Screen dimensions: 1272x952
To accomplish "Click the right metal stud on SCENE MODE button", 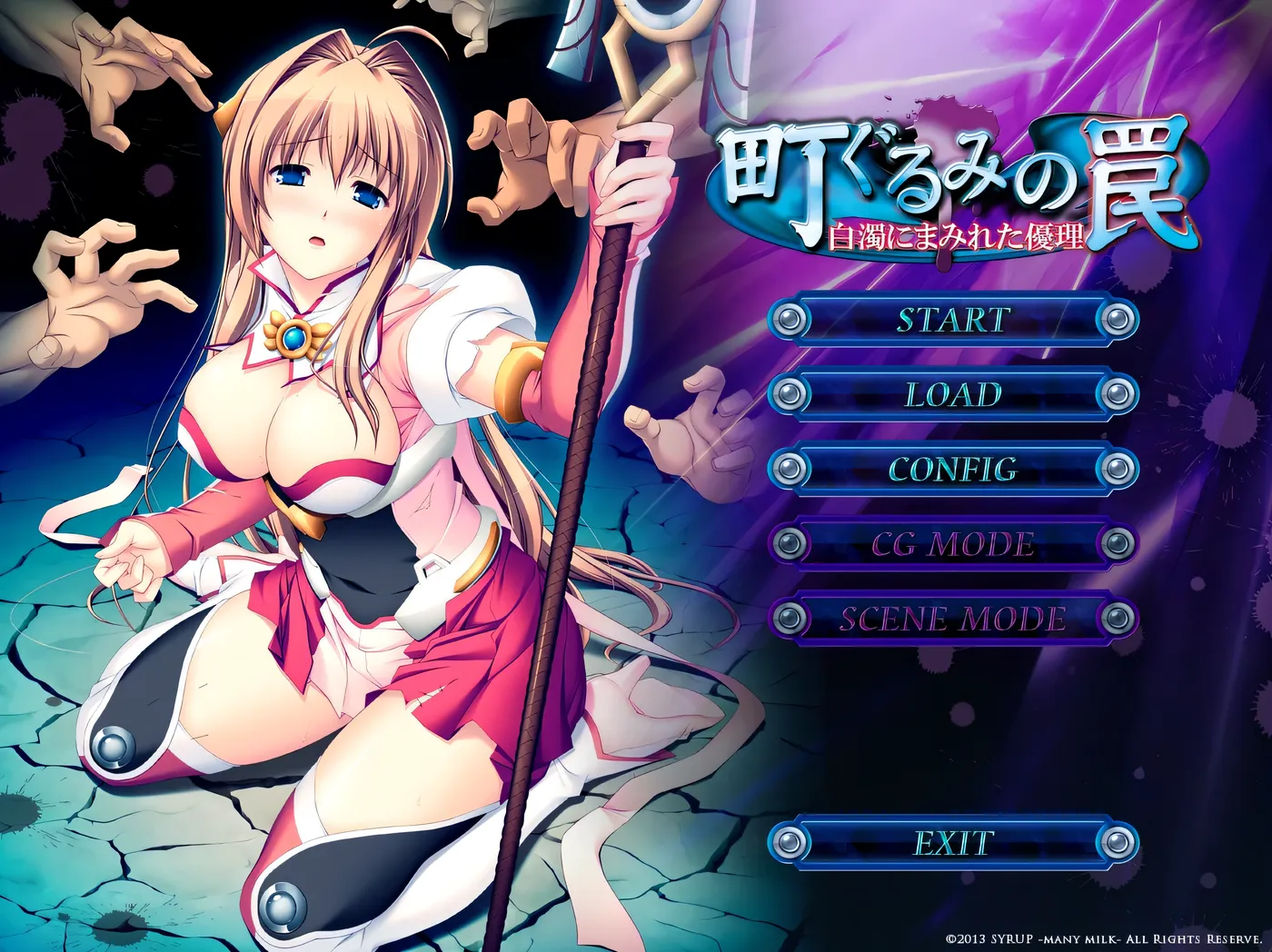I will (1116, 618).
